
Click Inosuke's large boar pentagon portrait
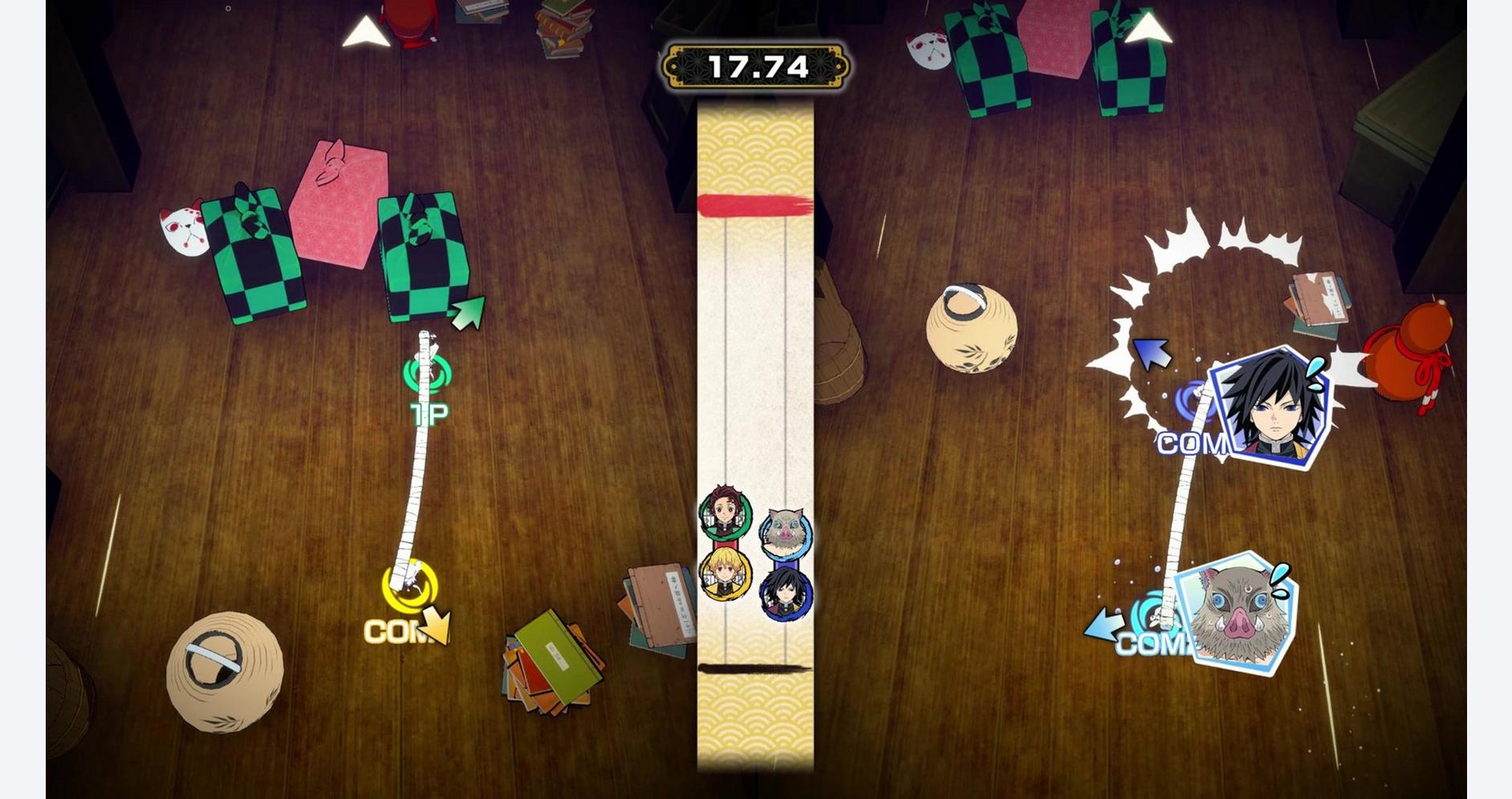coord(1237,614)
